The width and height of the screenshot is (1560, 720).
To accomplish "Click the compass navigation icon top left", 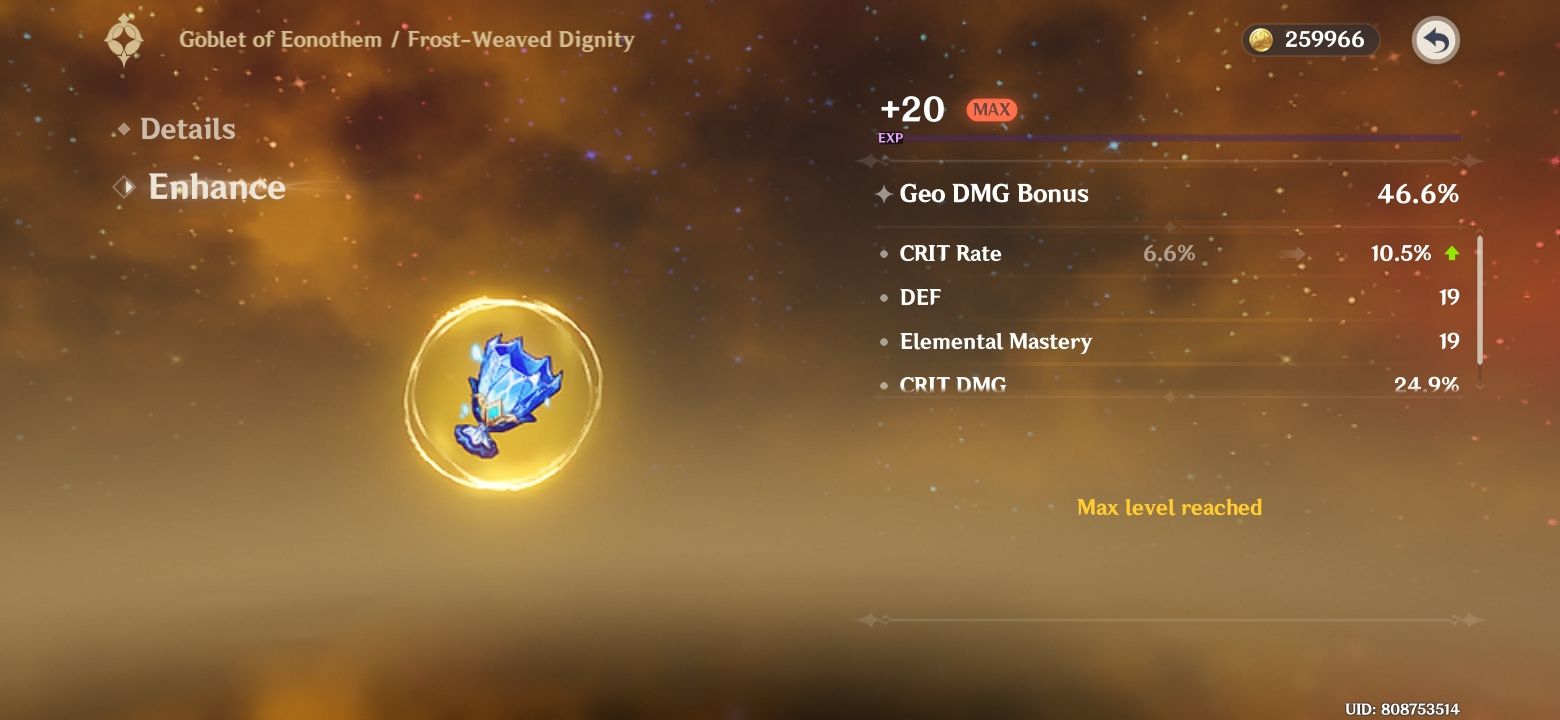I will pyautogui.click(x=124, y=40).
